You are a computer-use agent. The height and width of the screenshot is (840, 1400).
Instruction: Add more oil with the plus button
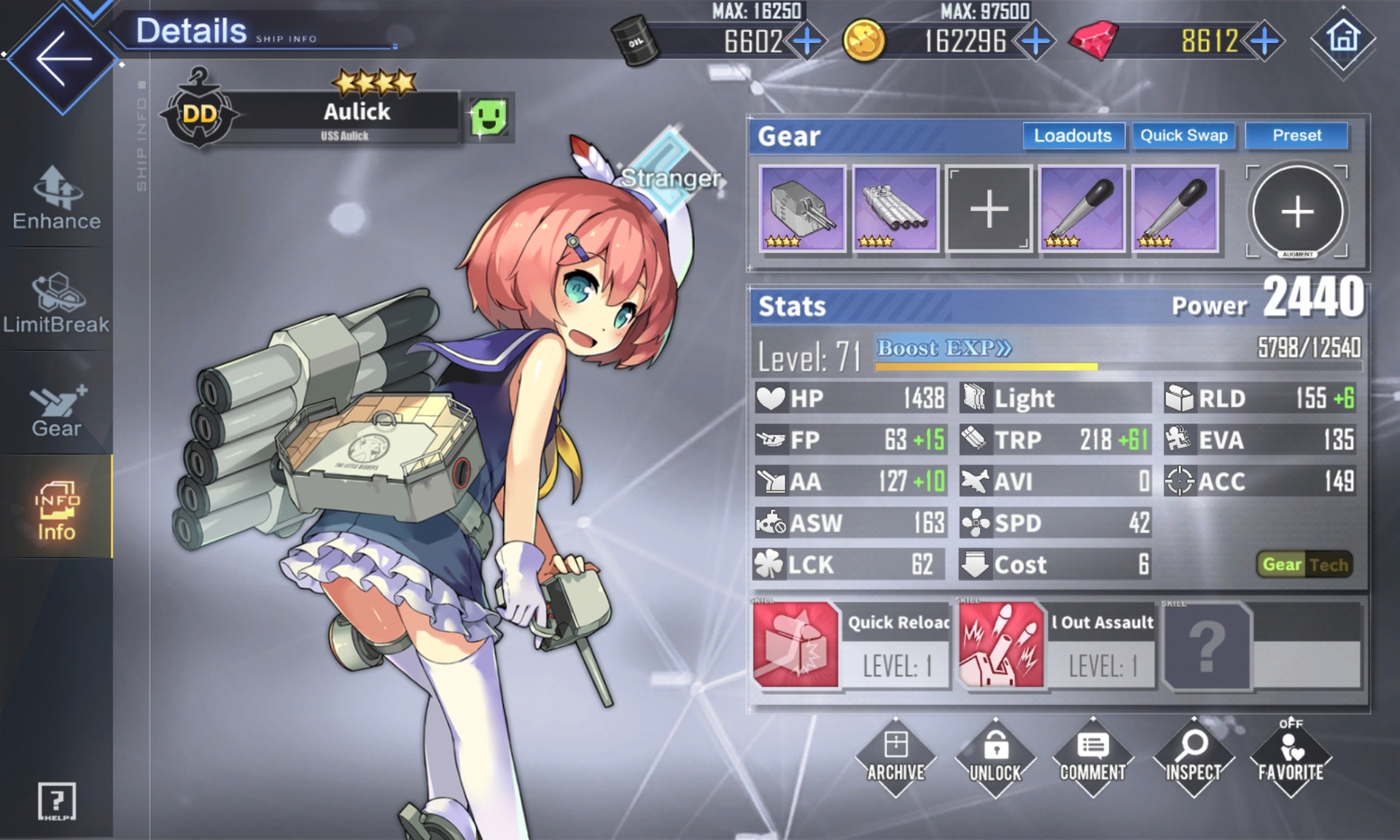coord(807,42)
